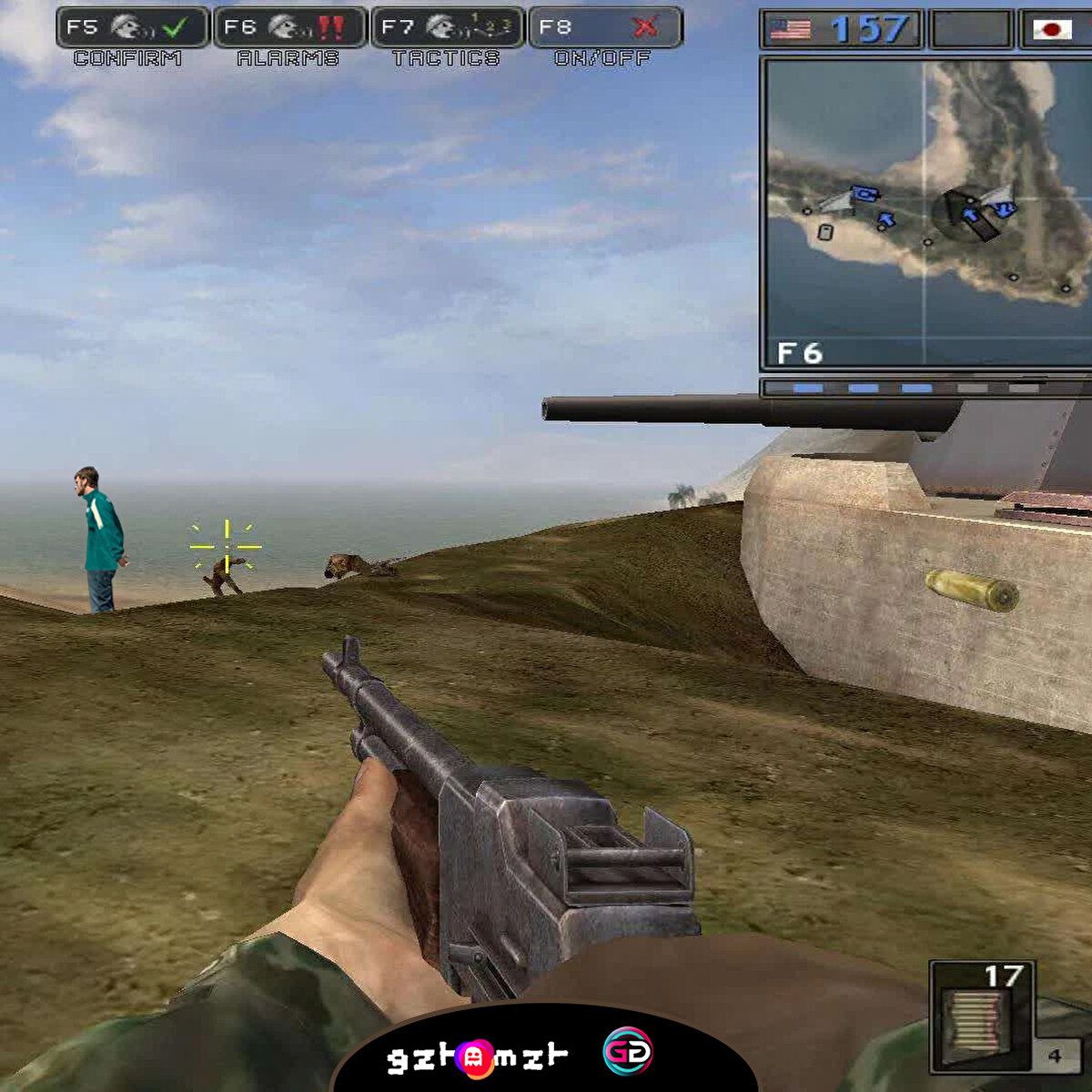Click the Japanese flag team icon
This screenshot has height=1092, width=1092.
1053,30
